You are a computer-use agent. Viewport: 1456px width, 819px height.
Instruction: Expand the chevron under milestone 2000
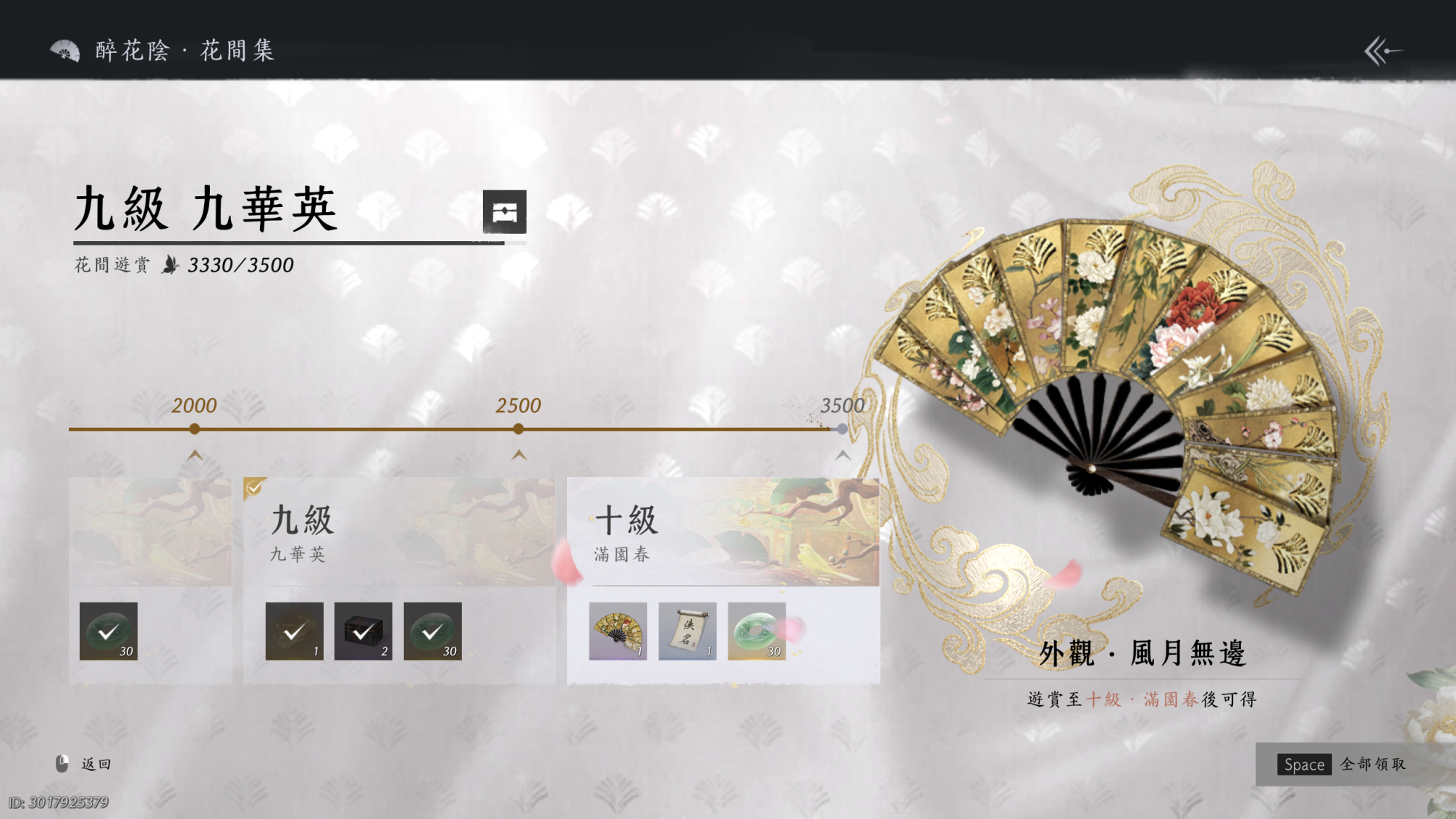point(193,456)
